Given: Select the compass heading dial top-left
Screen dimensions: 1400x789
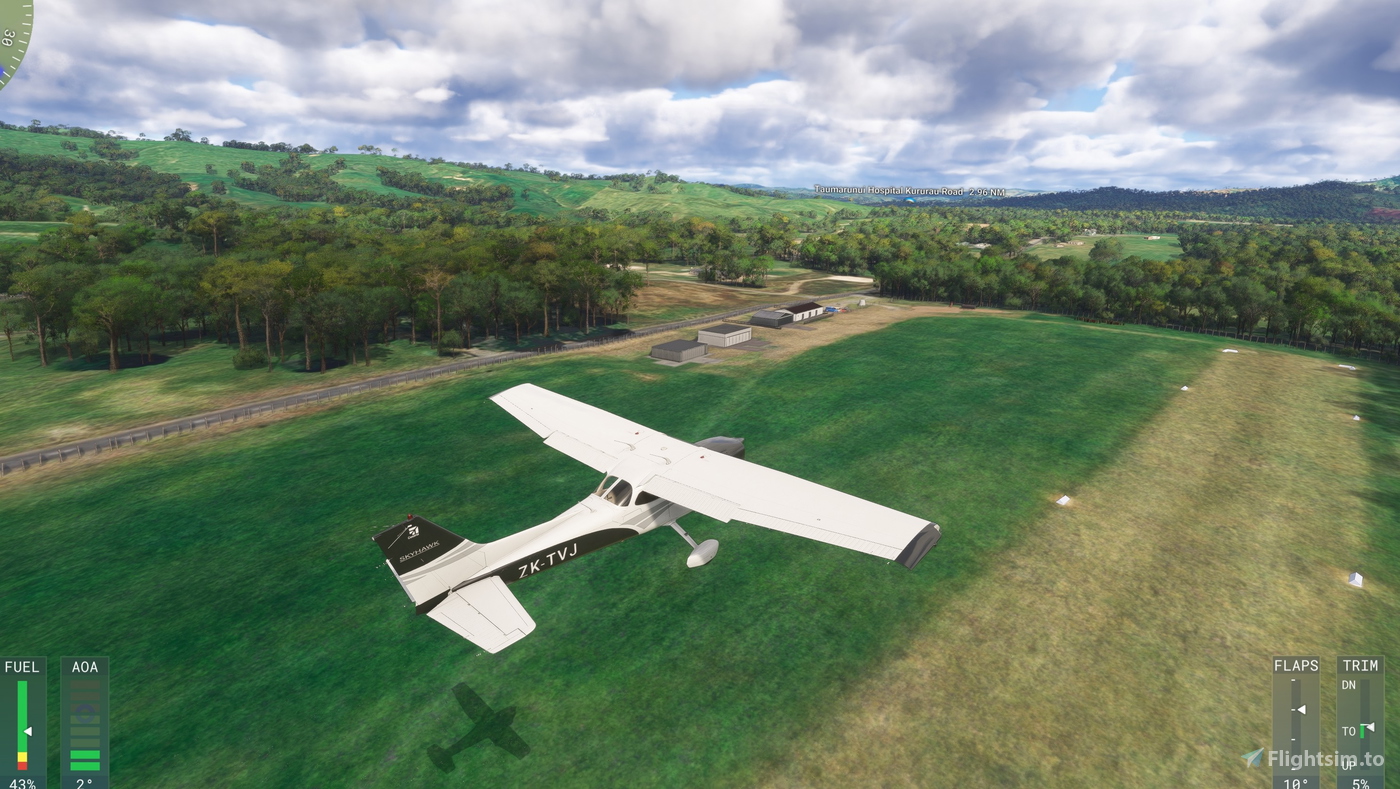Looking at the screenshot, I should click(15, 40).
